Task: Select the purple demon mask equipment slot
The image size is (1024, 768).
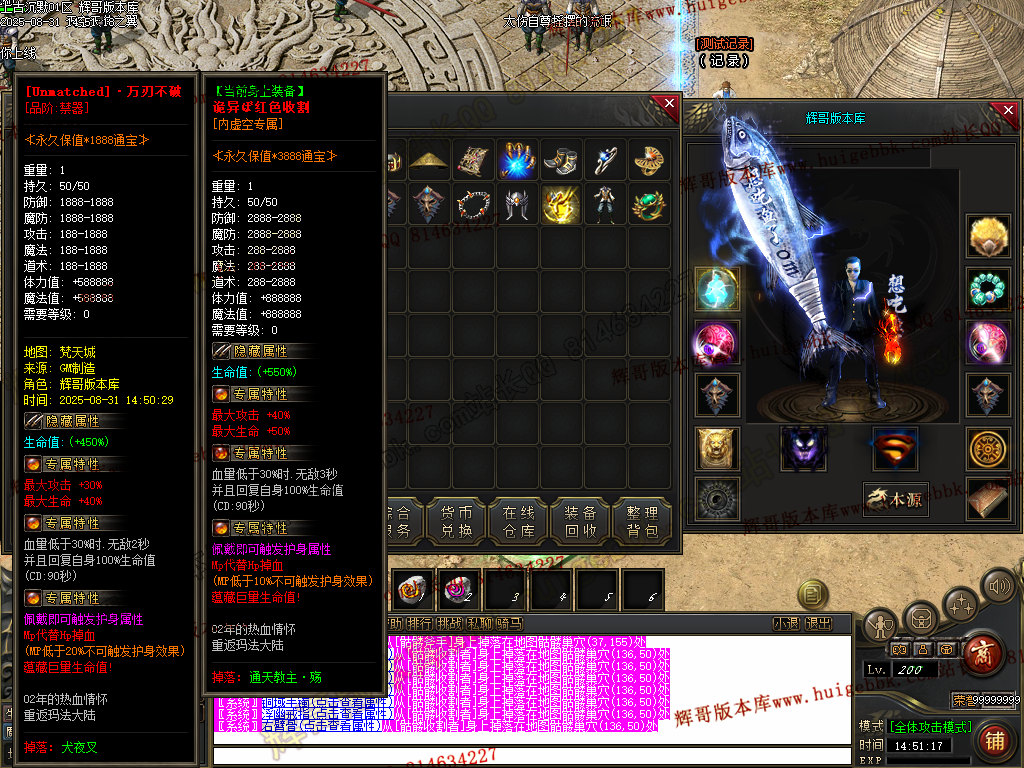Action: point(803,448)
